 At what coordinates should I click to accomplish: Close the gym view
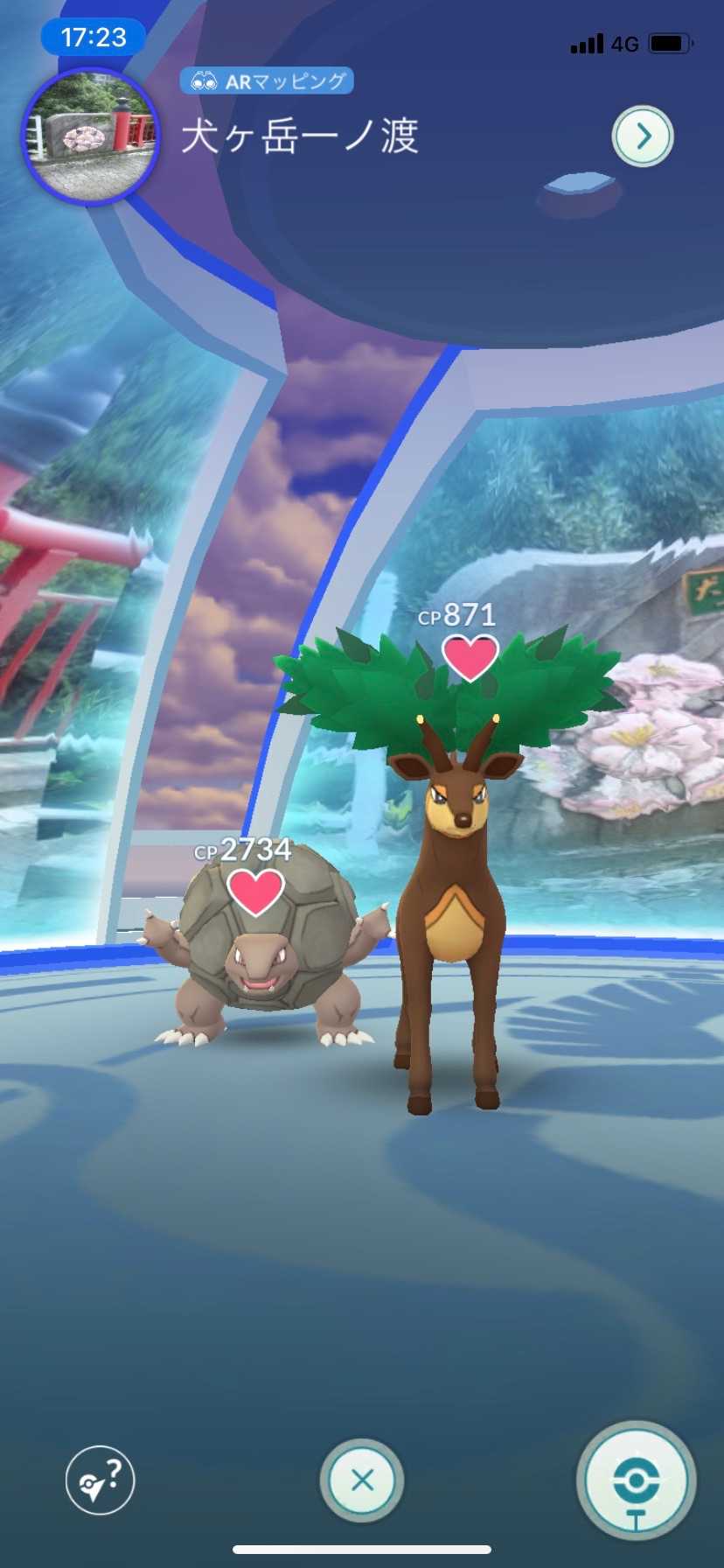[361, 1480]
